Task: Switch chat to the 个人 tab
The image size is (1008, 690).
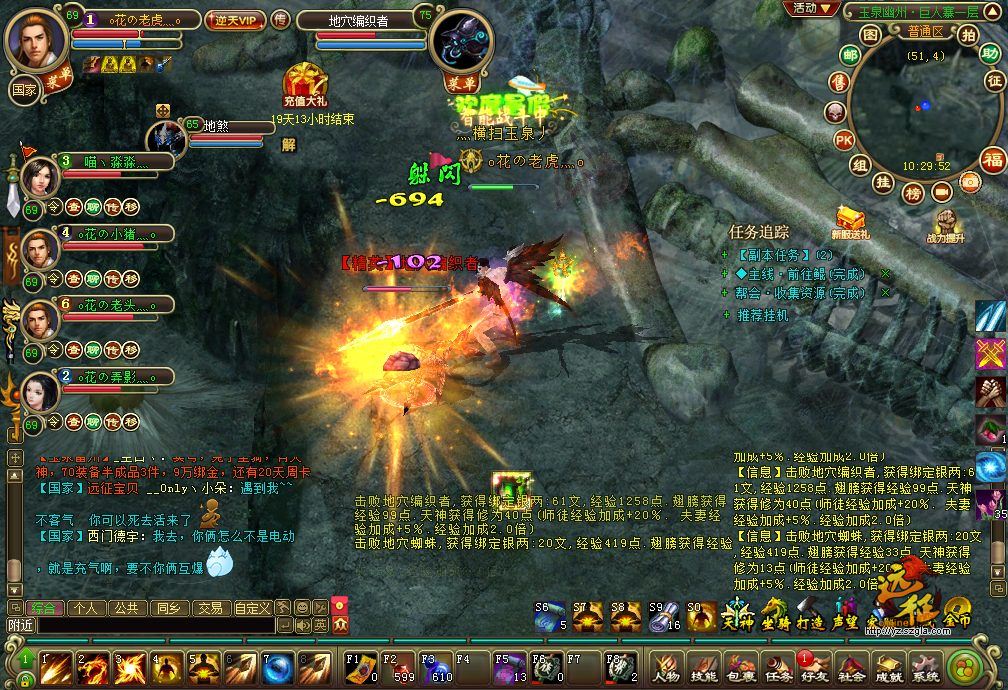Action: point(85,607)
